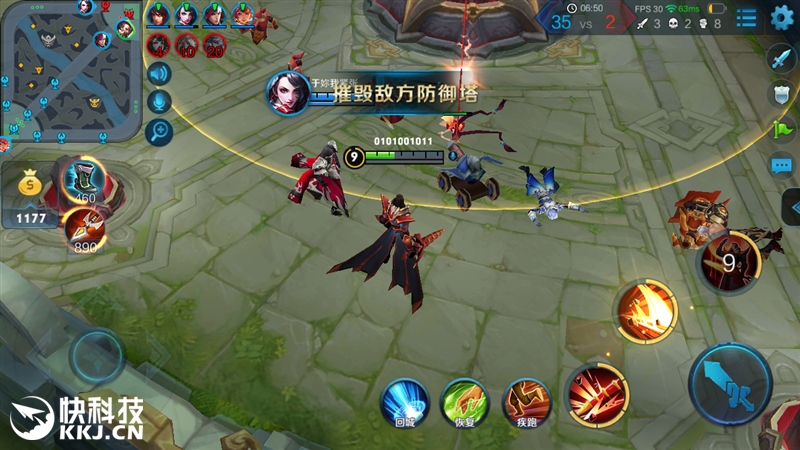The image size is (800, 450).
Task: Open the quick chat bubble
Action: coord(781,165)
